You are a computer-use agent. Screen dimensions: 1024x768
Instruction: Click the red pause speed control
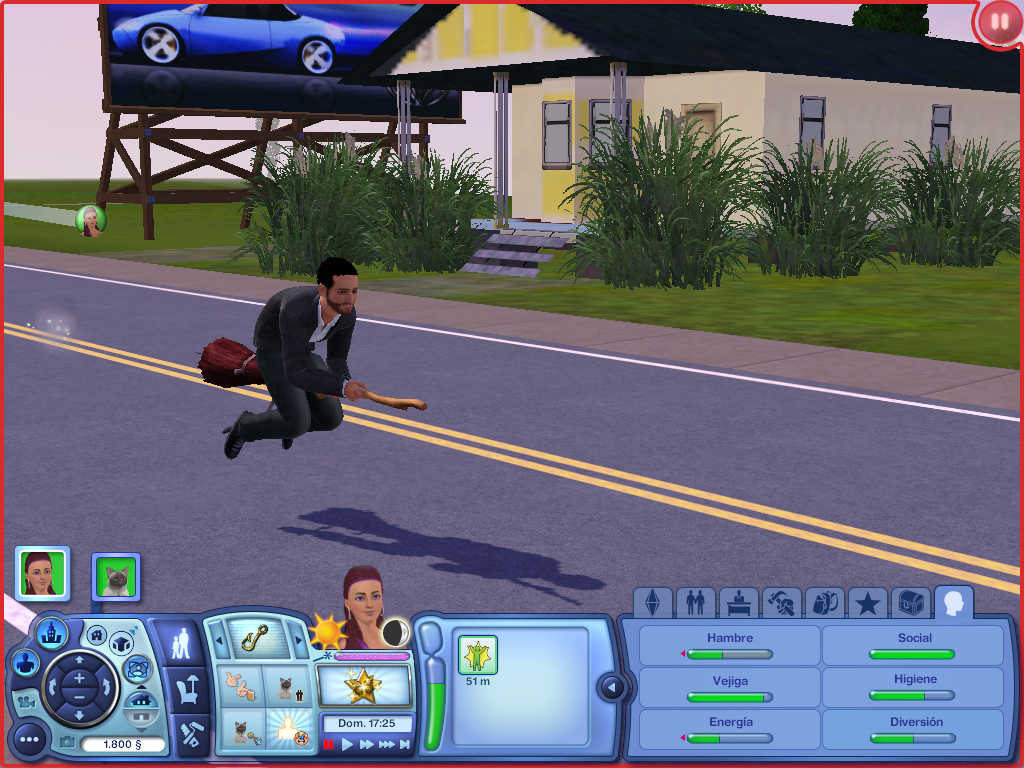(x=328, y=744)
